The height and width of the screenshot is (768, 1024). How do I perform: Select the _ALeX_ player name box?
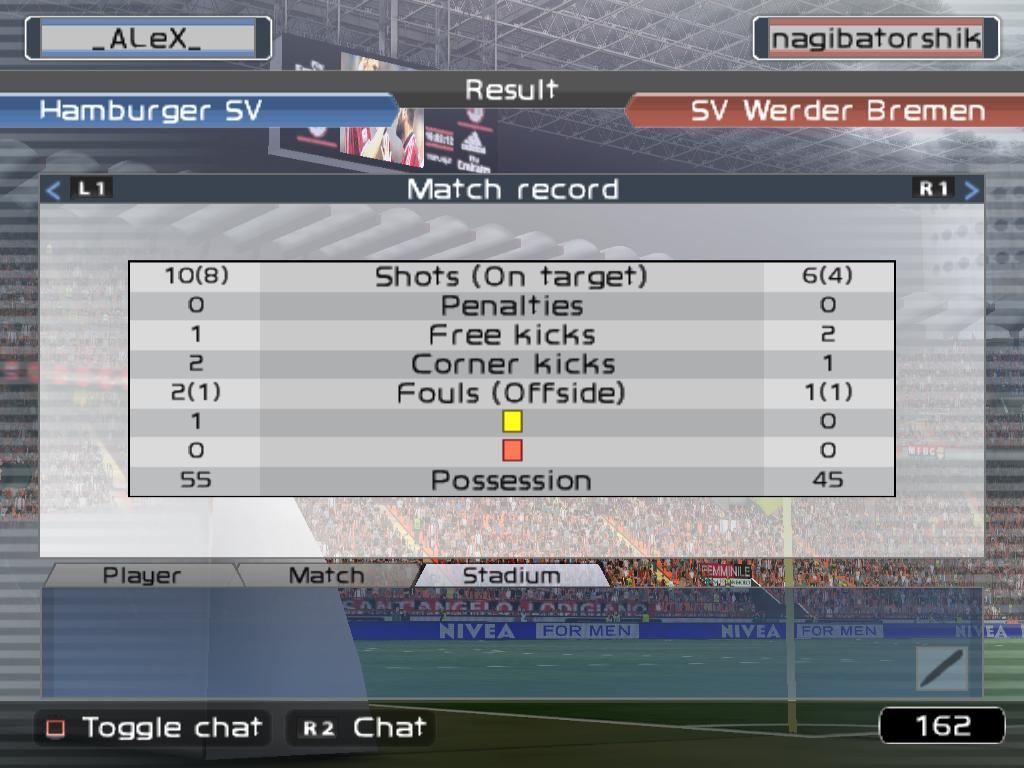tap(148, 39)
